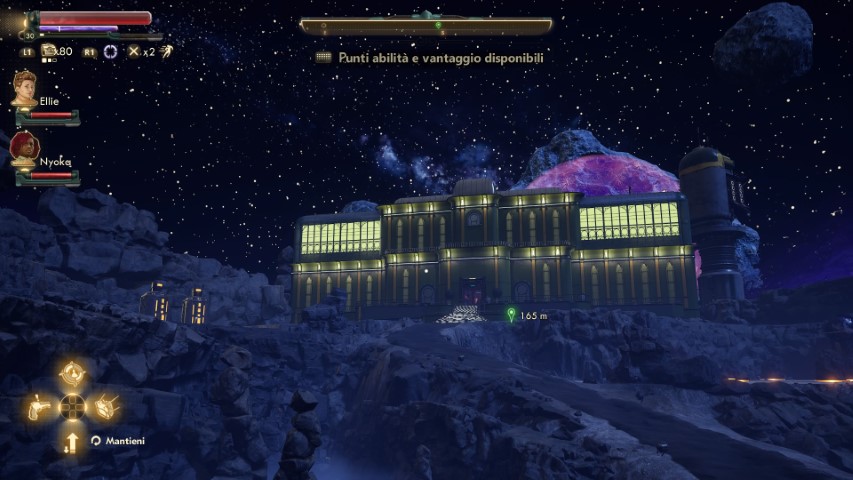Screen dimensions: 853x480
Task: Open the skill points available notification
Action: click(x=432, y=58)
